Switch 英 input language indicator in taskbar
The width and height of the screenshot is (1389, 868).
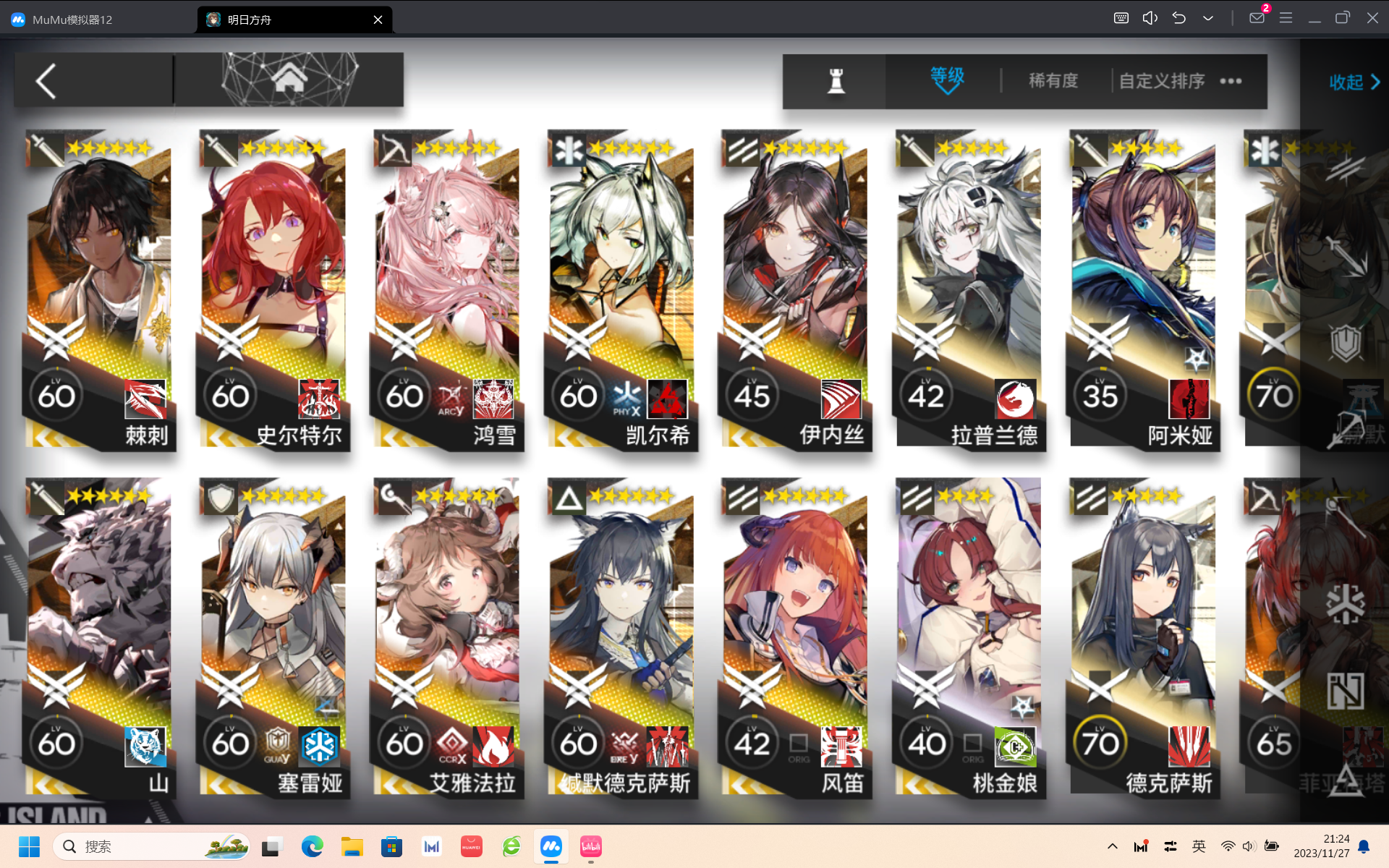1199,846
